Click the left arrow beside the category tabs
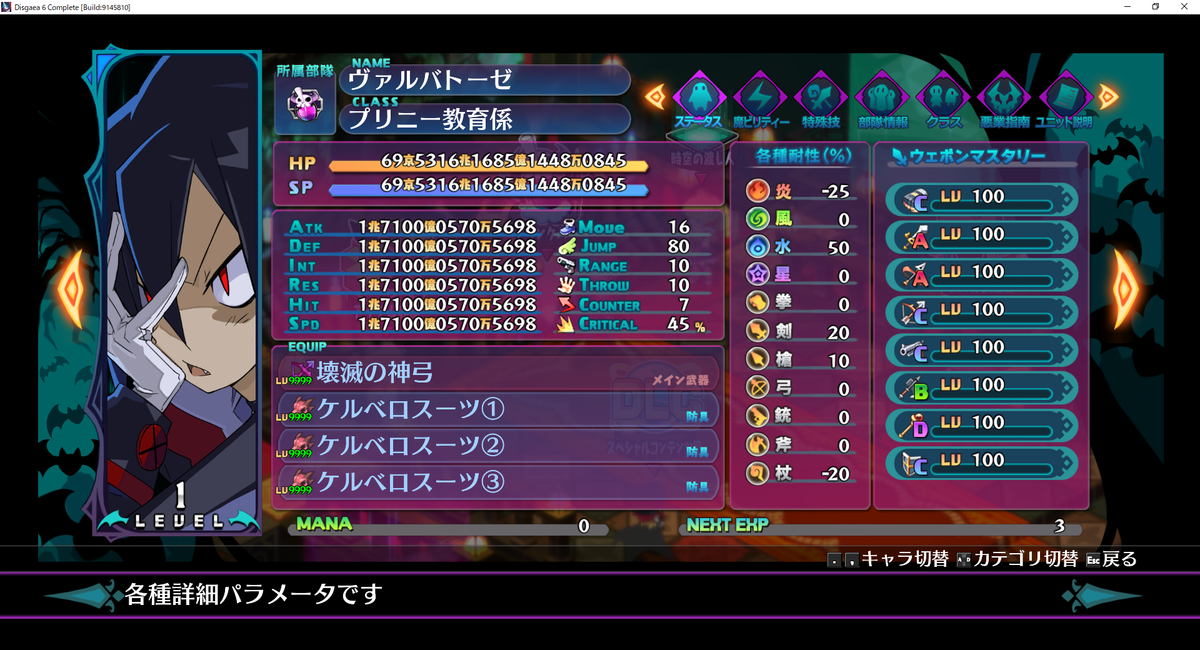The height and width of the screenshot is (650, 1200). tap(656, 96)
